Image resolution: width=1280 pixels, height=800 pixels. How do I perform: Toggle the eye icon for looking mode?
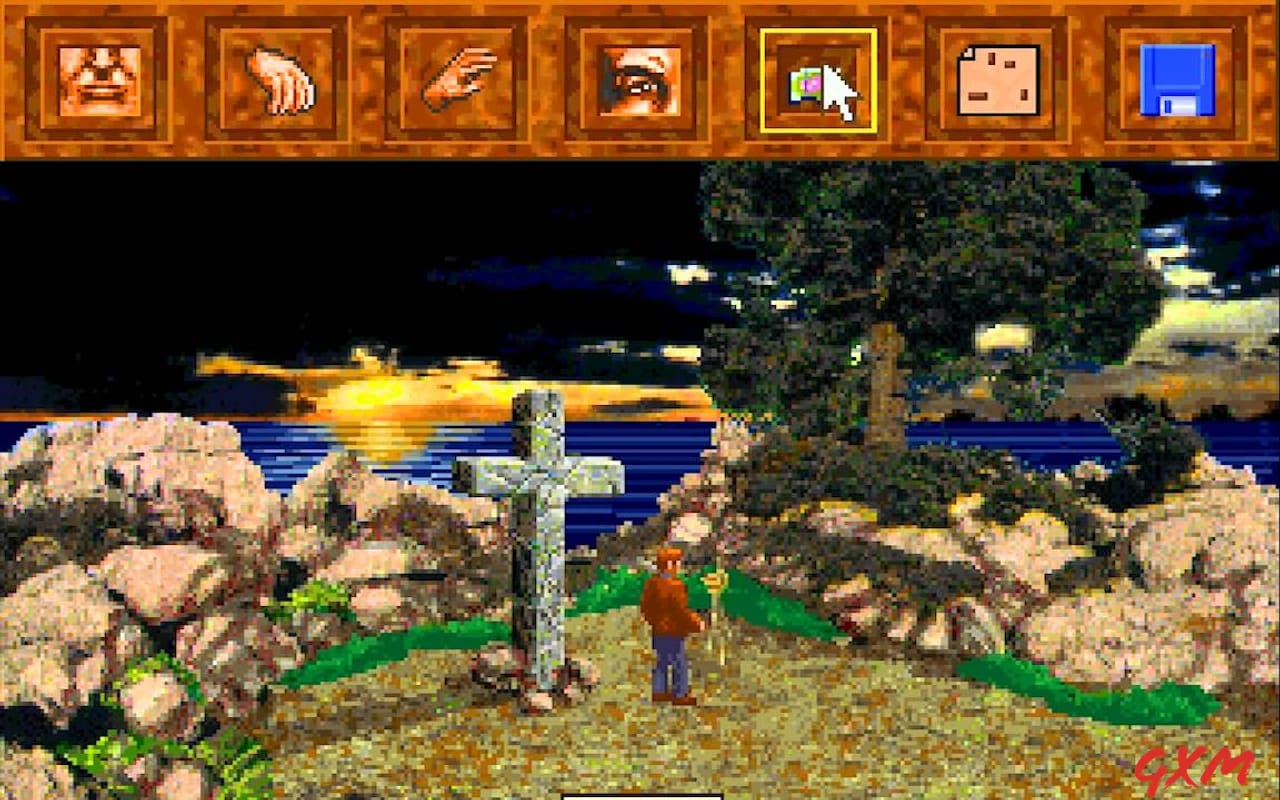(640, 80)
